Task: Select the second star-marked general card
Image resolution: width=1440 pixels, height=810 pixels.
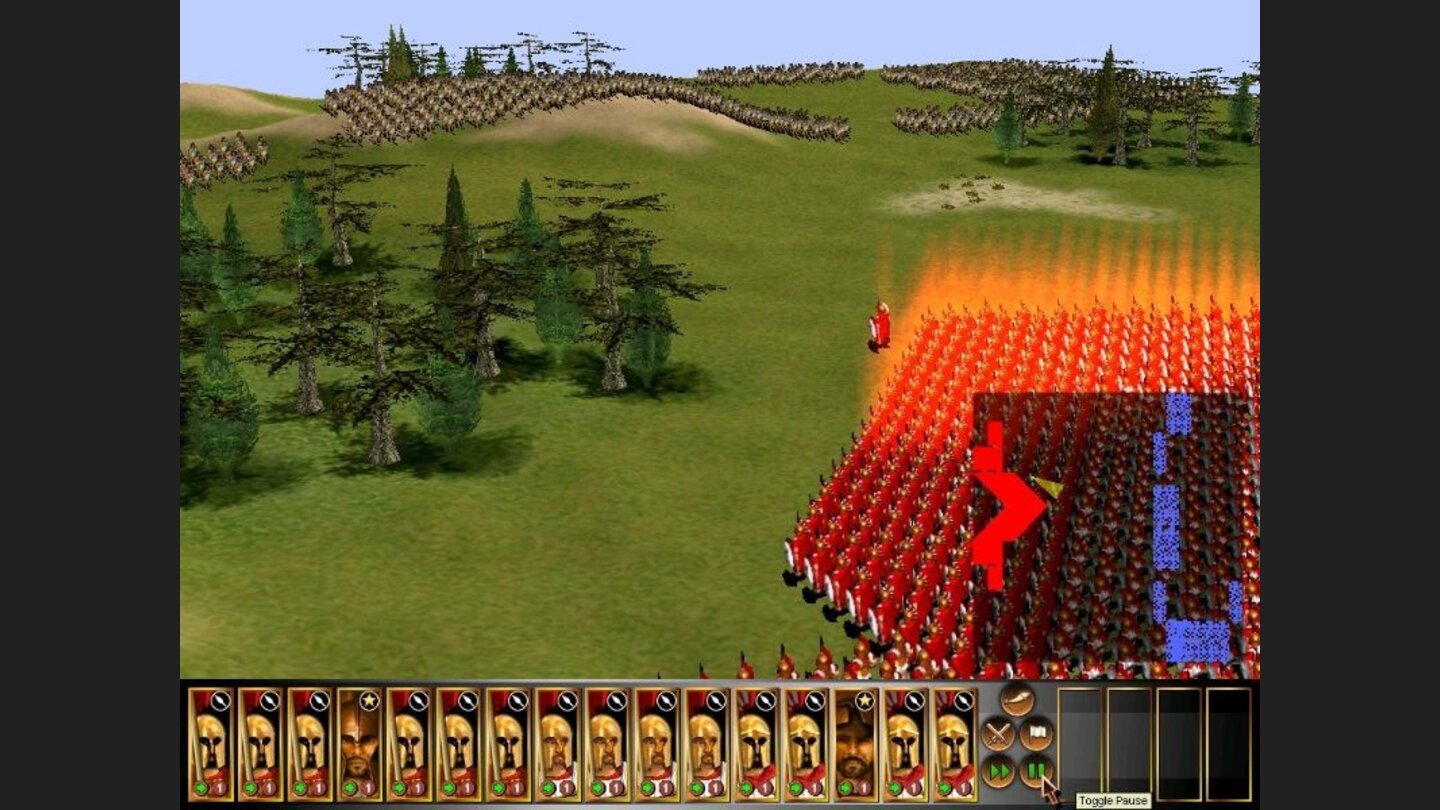Action: click(x=858, y=745)
